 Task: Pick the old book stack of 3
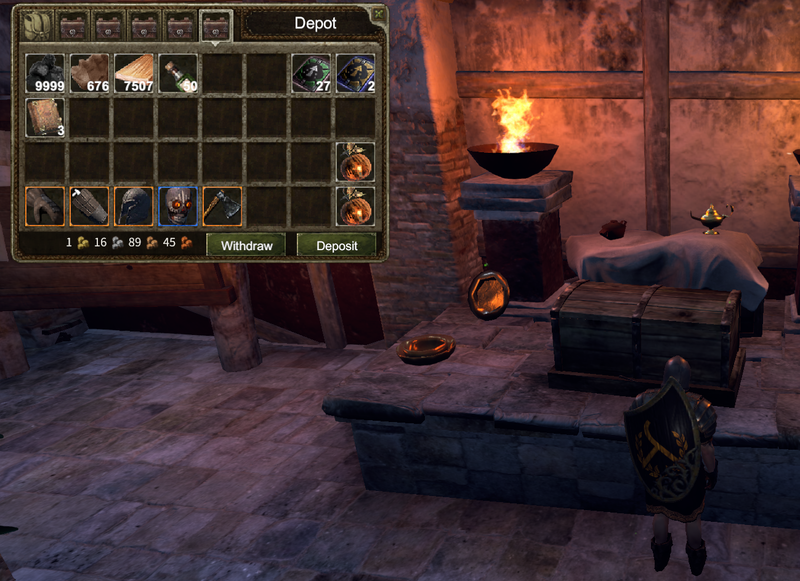click(45, 117)
